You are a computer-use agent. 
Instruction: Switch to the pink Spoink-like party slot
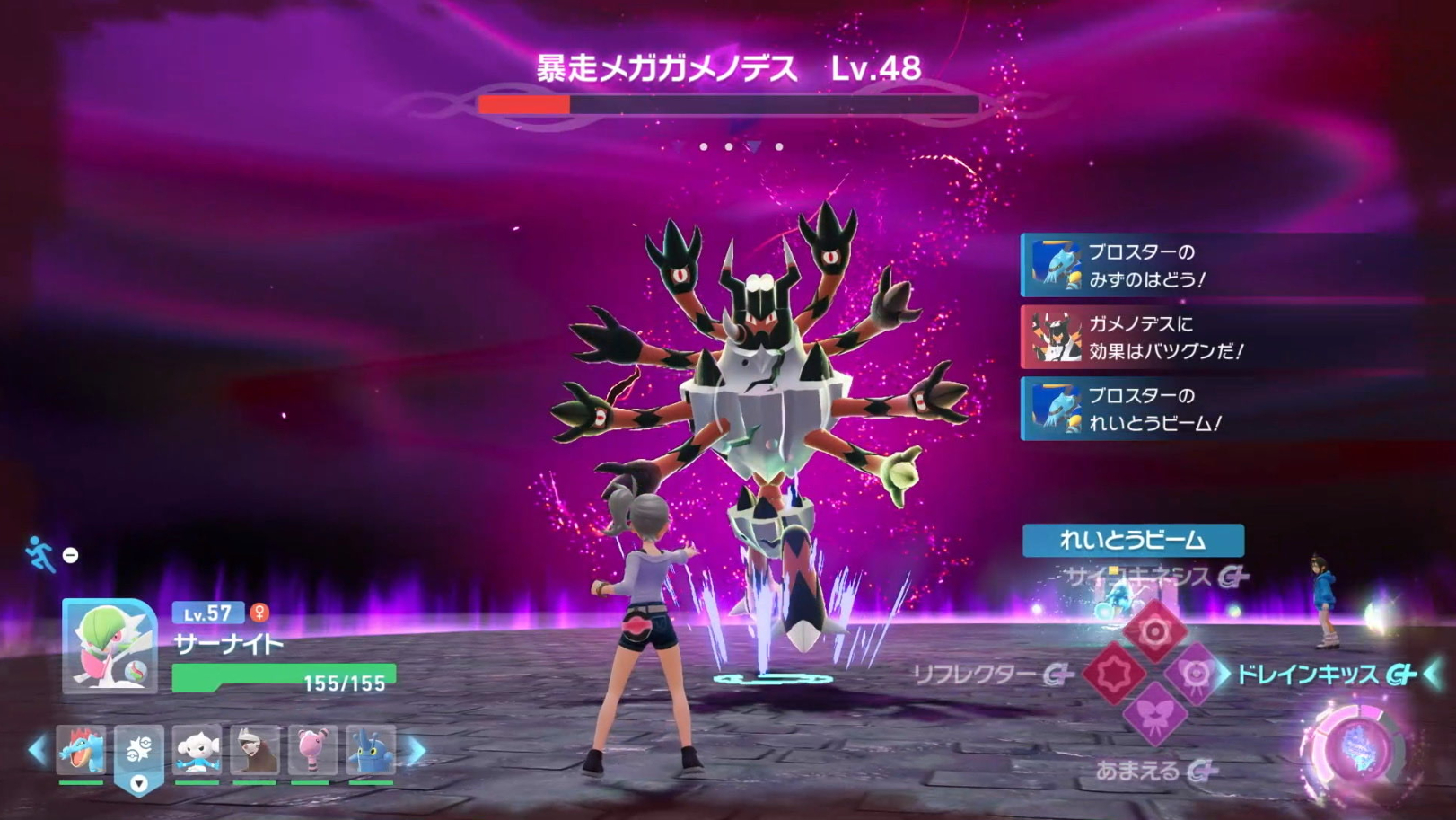[312, 751]
